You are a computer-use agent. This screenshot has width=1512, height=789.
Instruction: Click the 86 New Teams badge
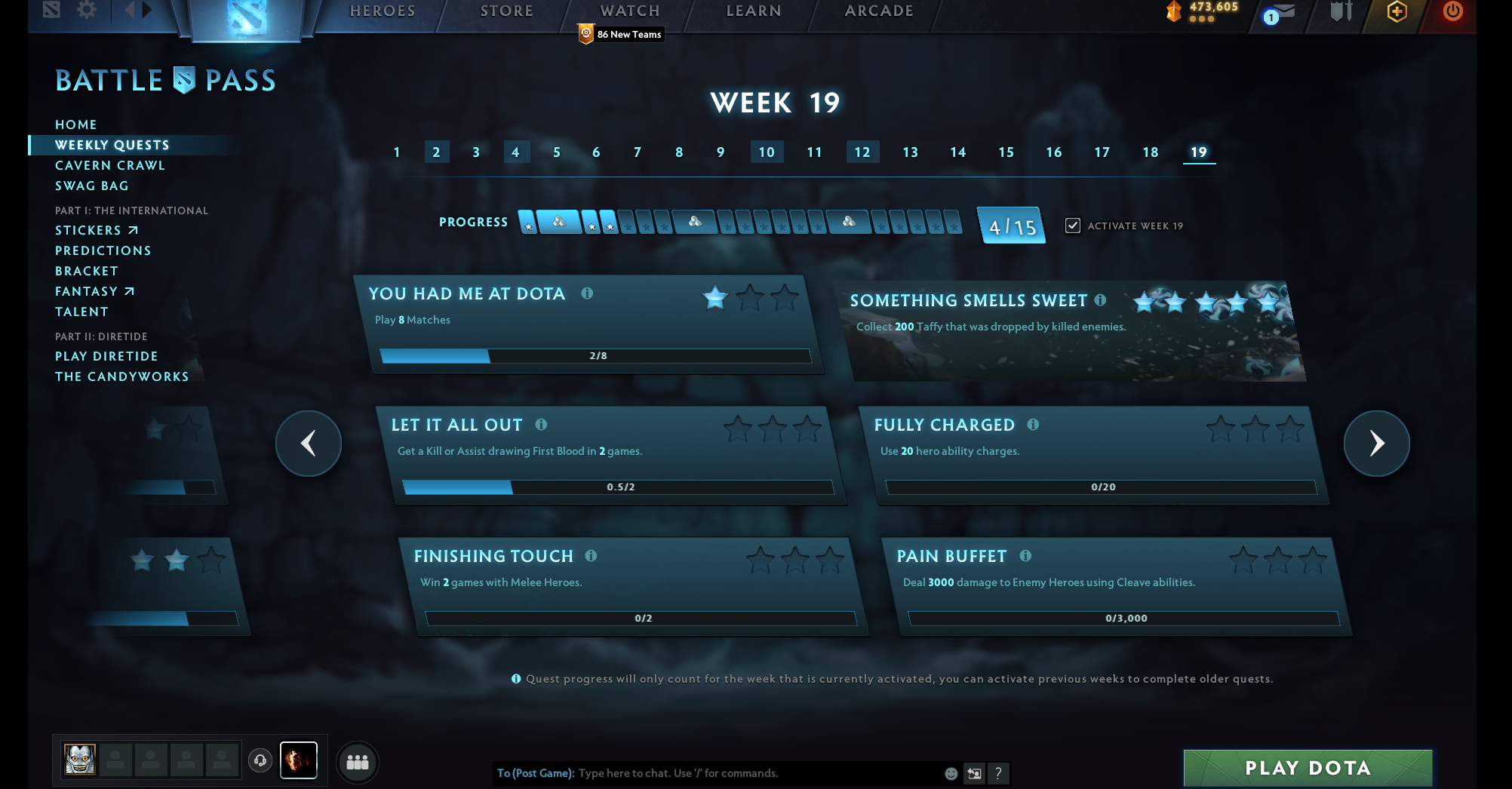620,34
